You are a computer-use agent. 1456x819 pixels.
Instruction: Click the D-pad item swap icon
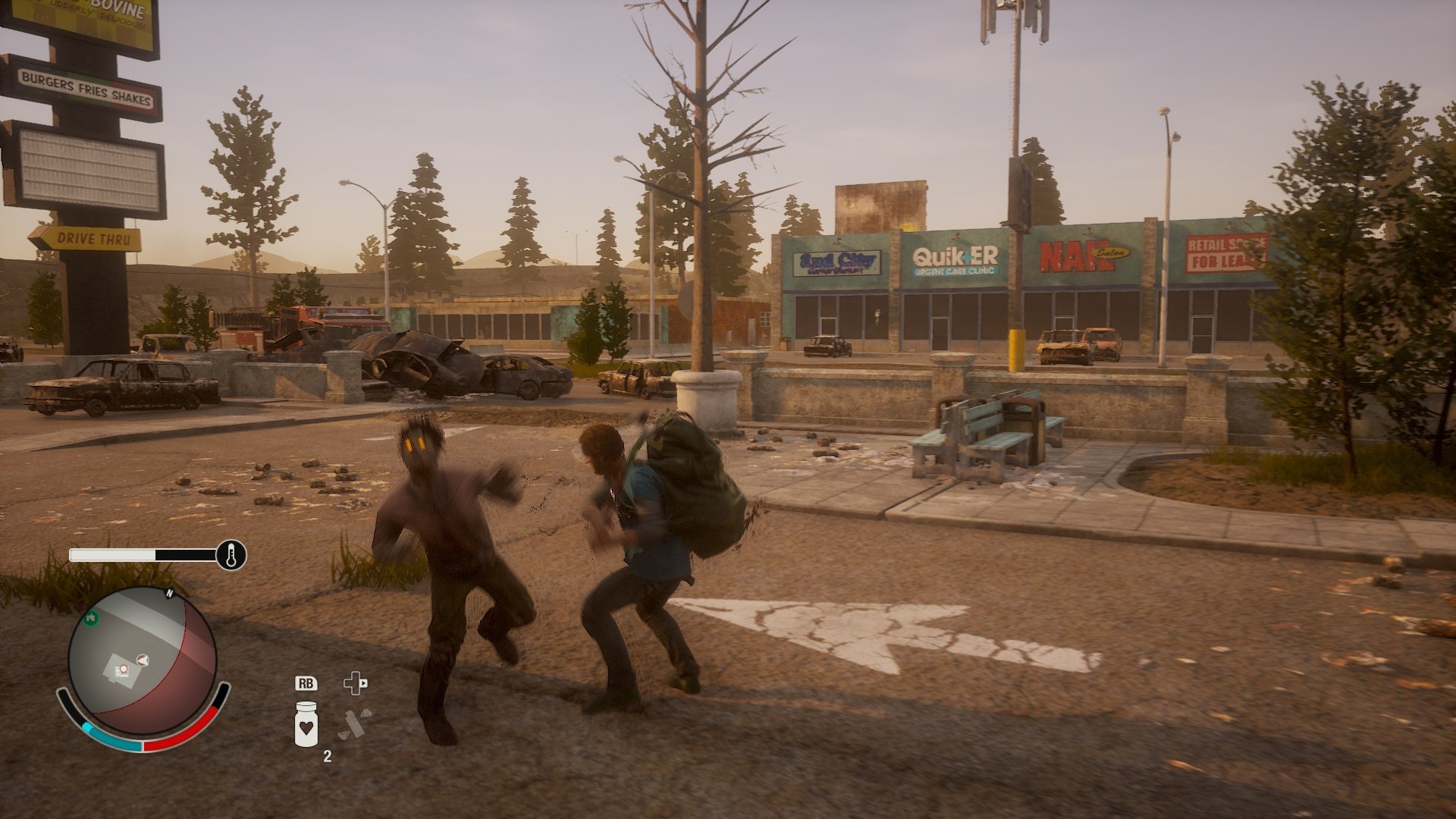coord(354,682)
